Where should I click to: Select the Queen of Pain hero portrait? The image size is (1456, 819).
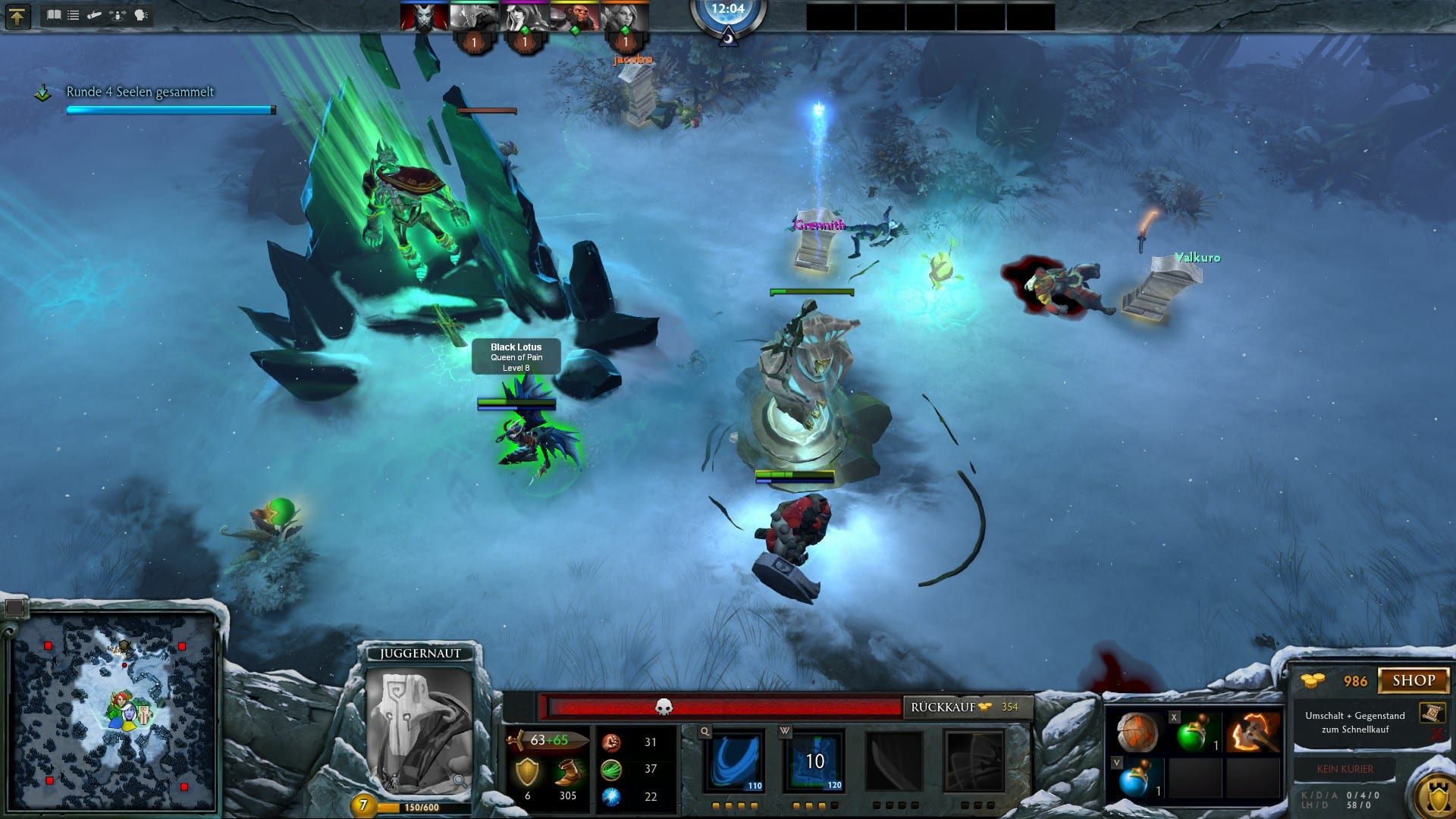(424, 17)
